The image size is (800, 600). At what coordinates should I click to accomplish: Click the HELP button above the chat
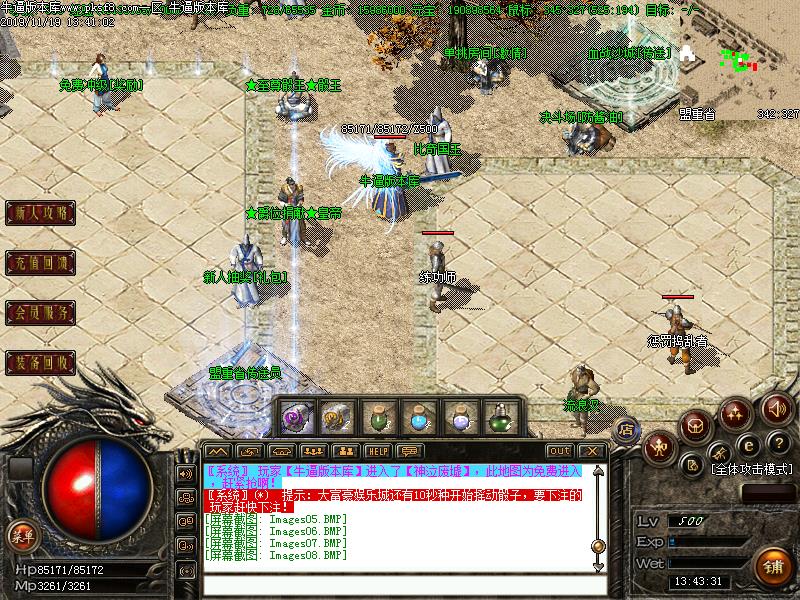point(376,451)
